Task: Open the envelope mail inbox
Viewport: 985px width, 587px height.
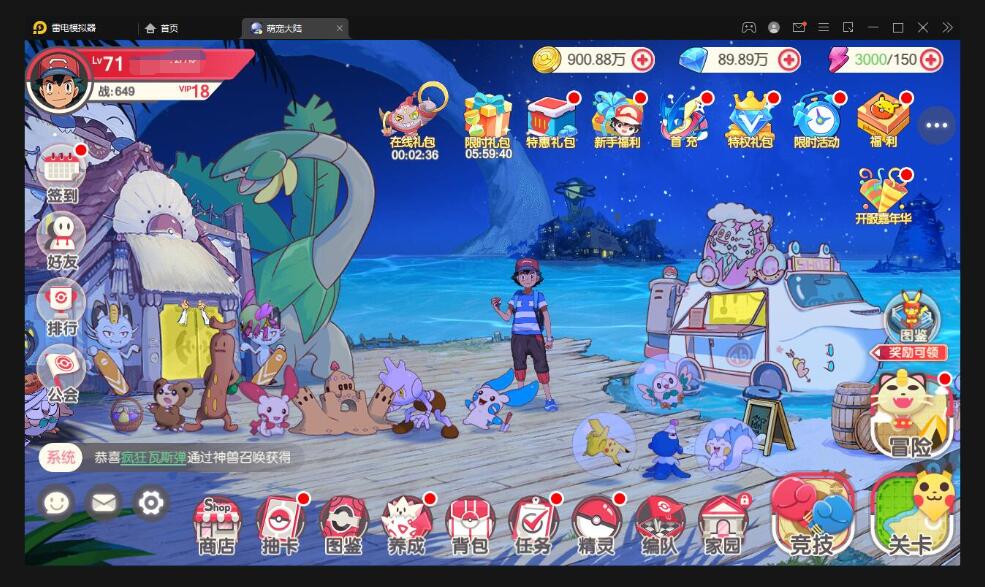Action: pyautogui.click(x=103, y=502)
